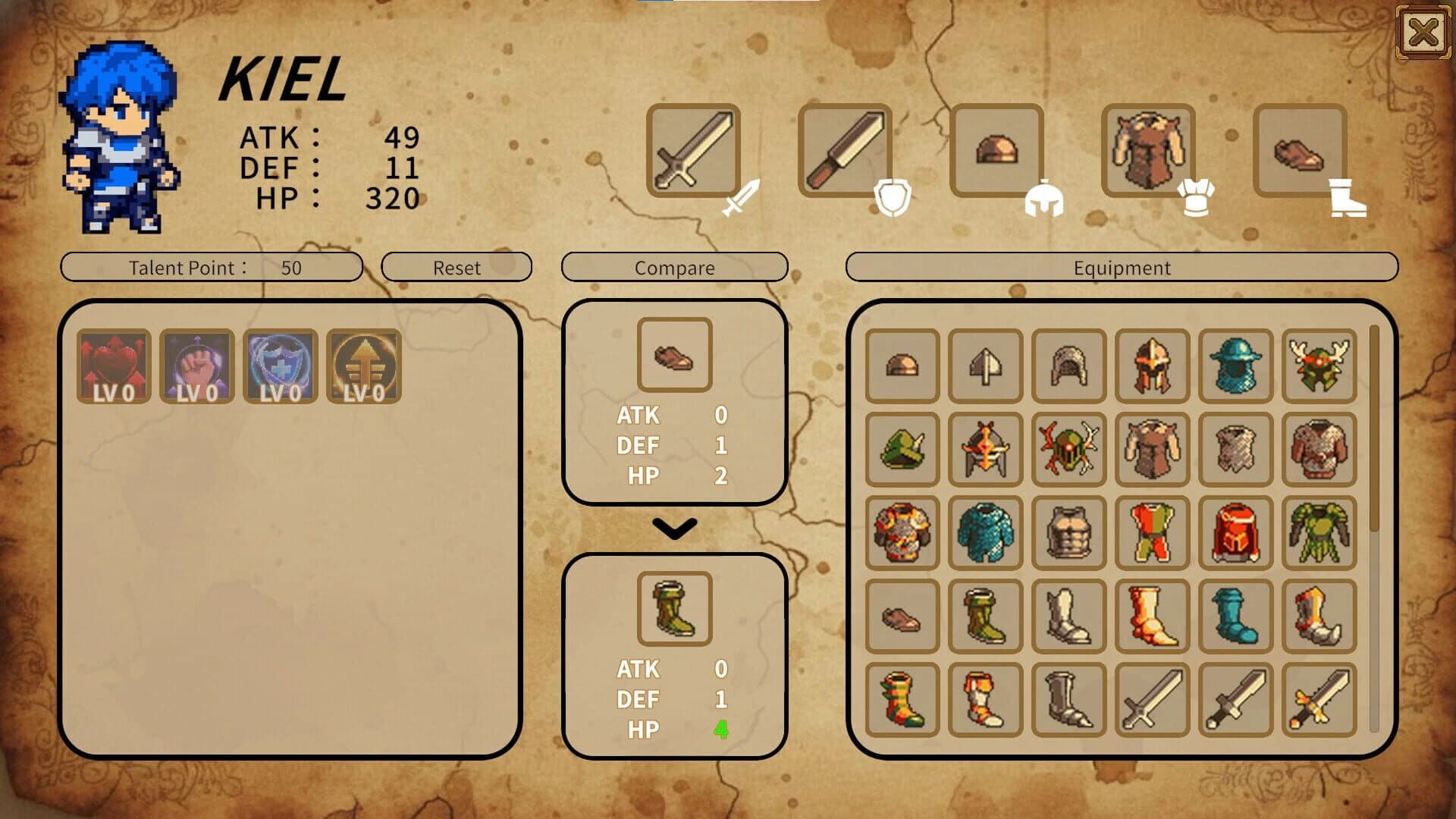Select the sword weapon slot
1456x819 pixels.
click(692, 152)
